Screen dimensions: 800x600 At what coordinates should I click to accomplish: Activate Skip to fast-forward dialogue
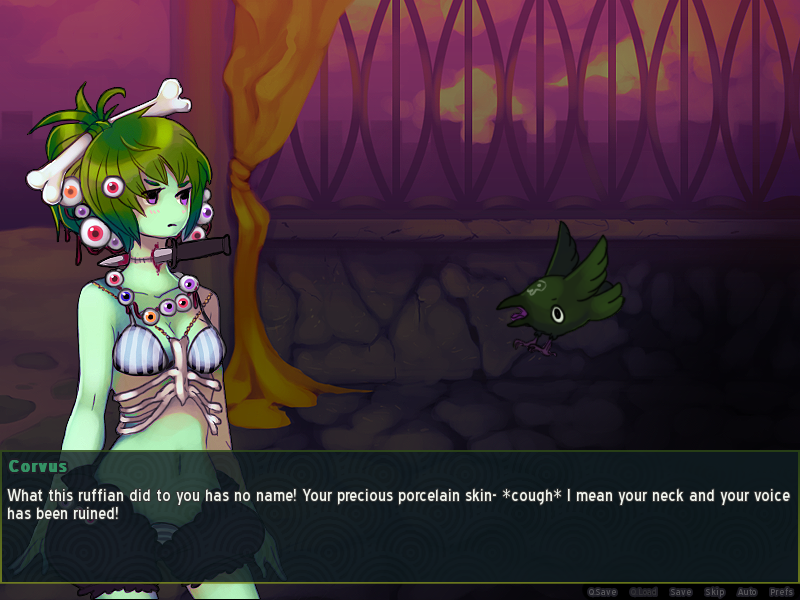[714, 592]
